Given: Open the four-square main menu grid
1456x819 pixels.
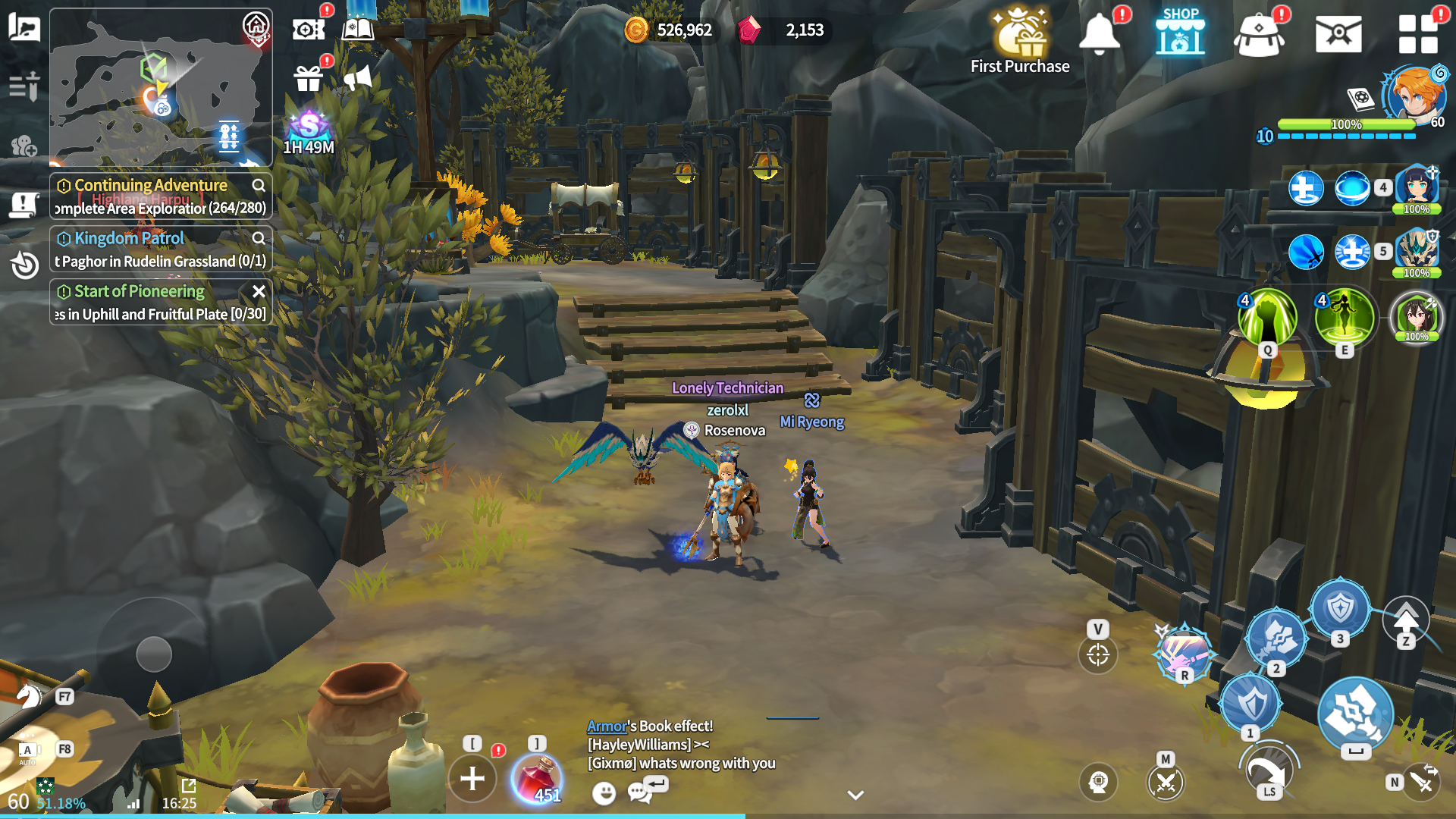Looking at the screenshot, I should point(1417,34).
